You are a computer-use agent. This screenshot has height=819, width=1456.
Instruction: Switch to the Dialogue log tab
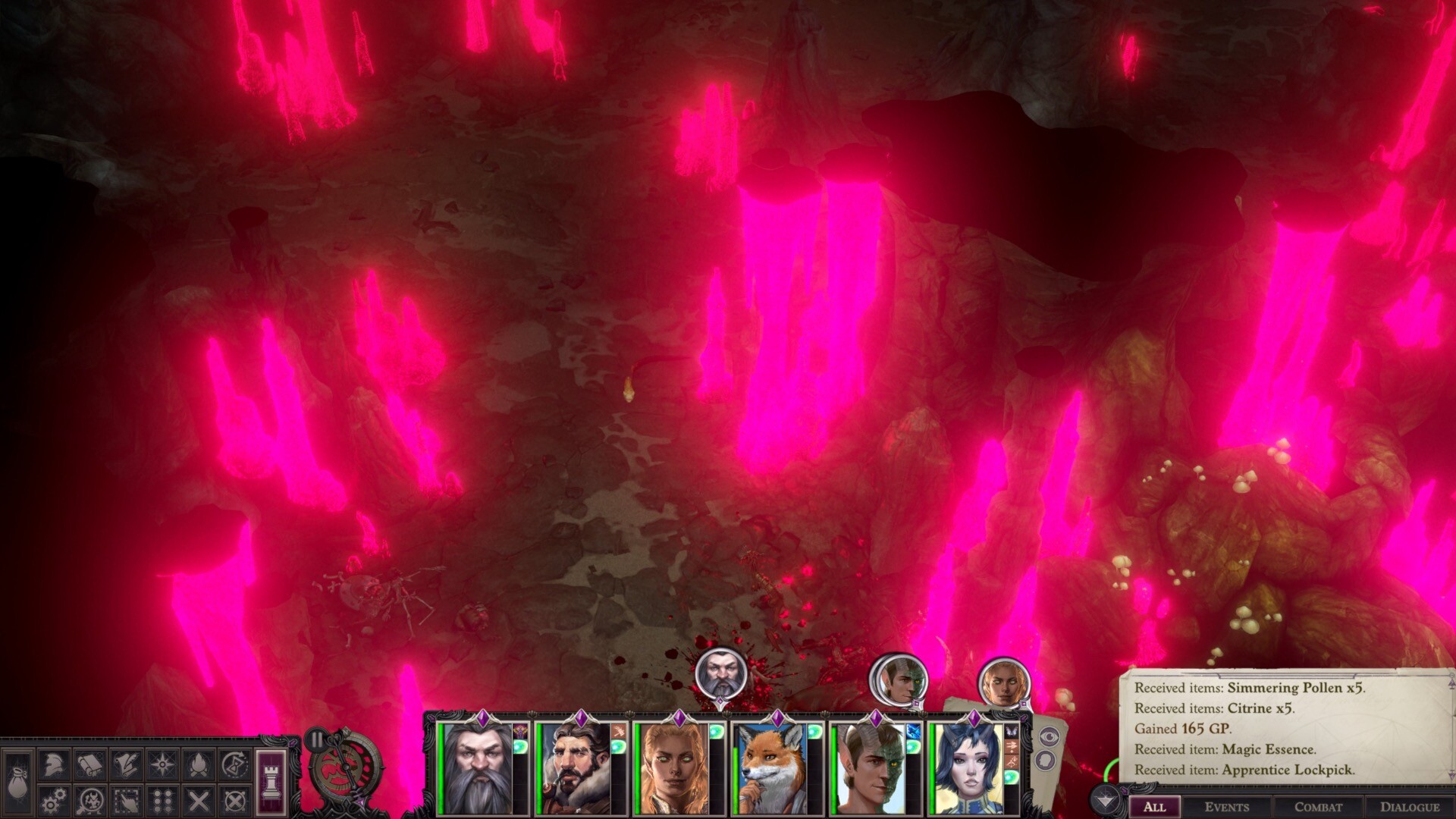(x=1409, y=807)
